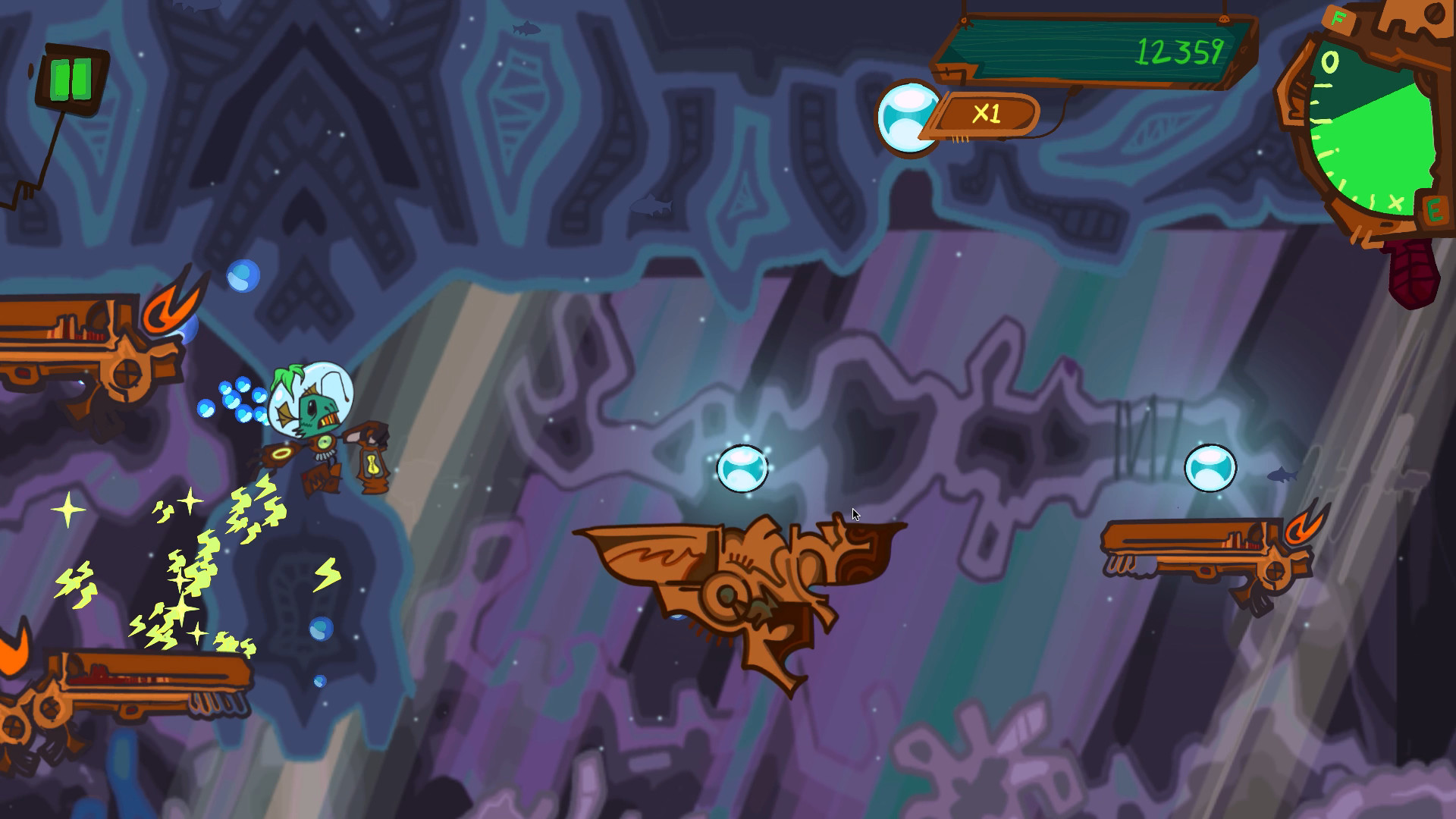Click the lantern the diver is holding
1456x819 pixels.
tap(372, 463)
